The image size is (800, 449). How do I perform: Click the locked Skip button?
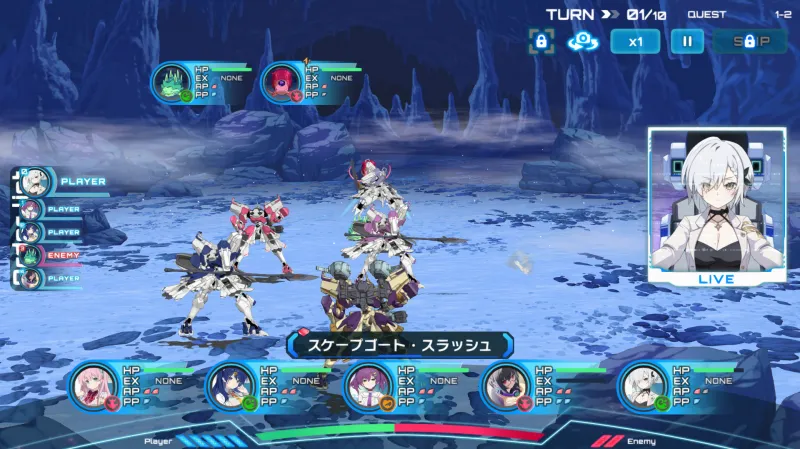(750, 41)
